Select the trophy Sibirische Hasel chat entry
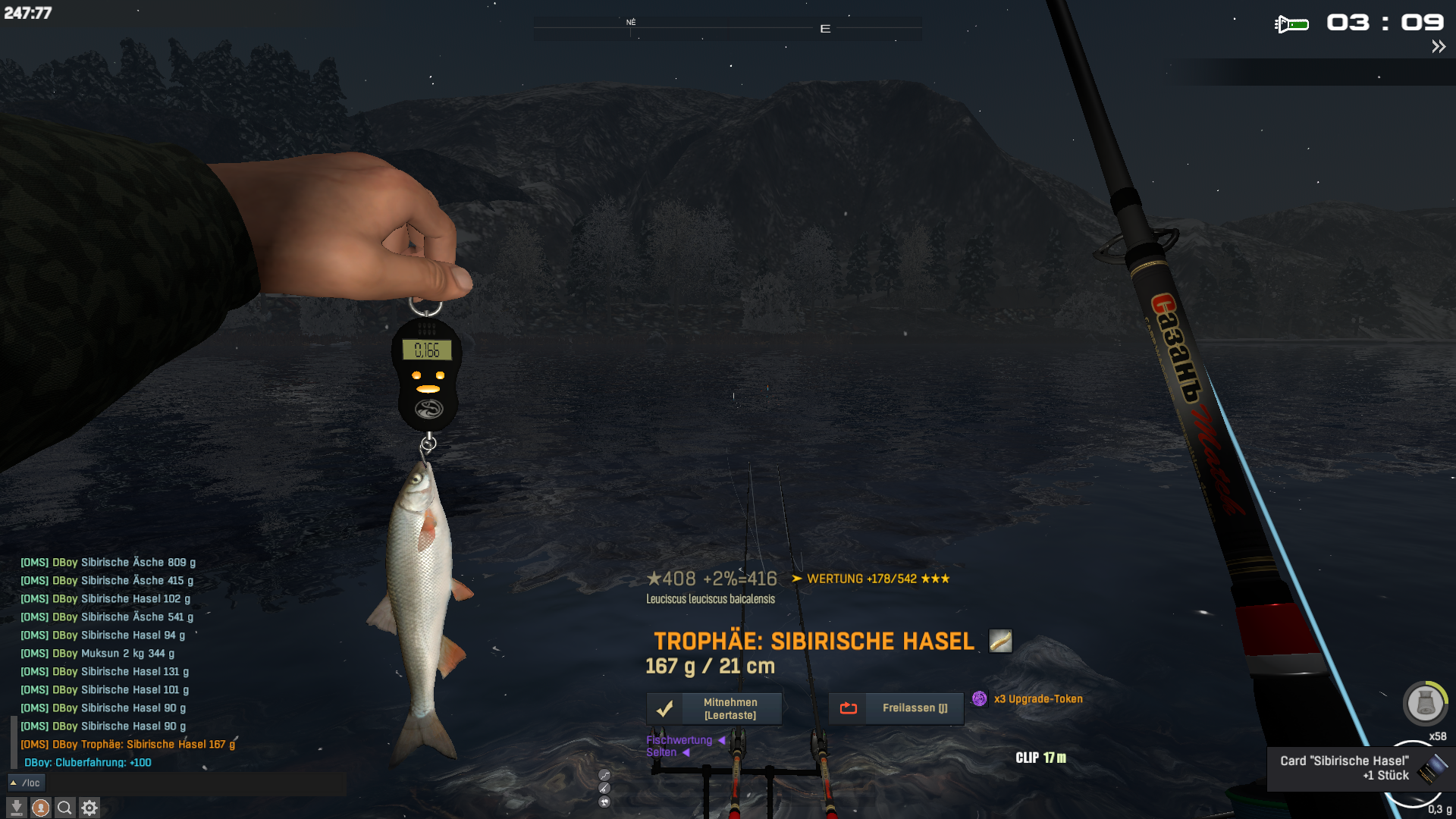The image size is (1456, 819). pos(127,745)
